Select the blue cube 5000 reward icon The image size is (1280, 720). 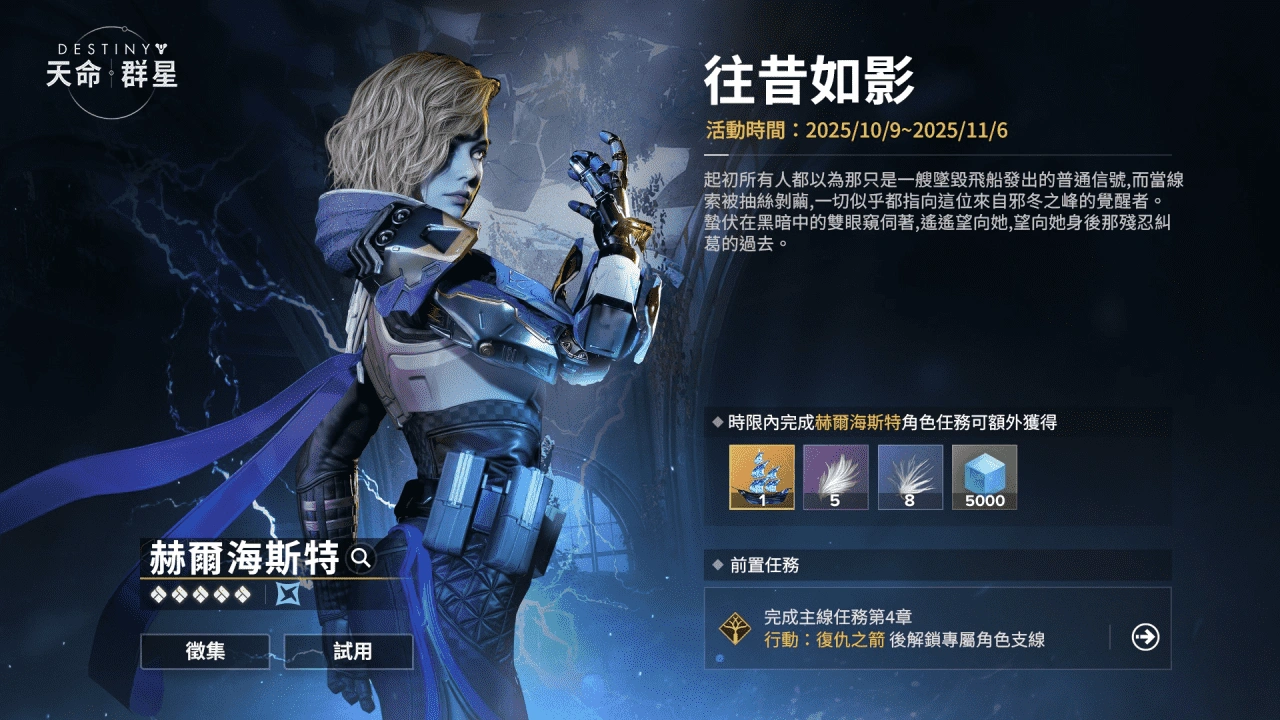[984, 478]
